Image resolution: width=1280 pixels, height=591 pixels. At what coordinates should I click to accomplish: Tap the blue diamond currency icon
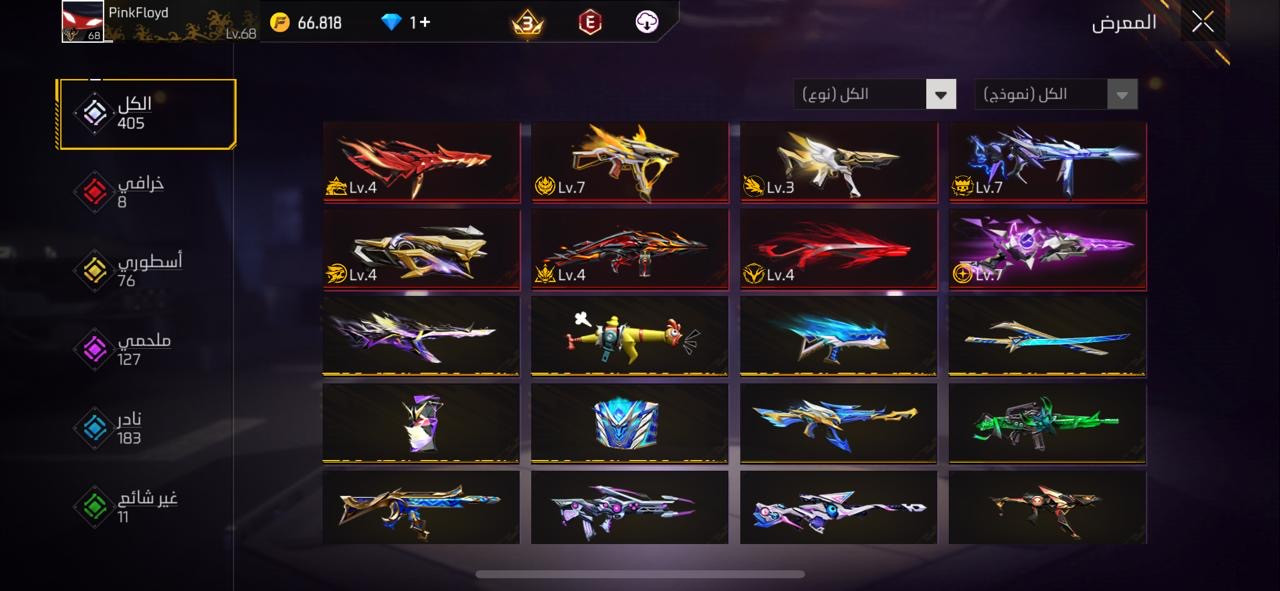point(391,22)
